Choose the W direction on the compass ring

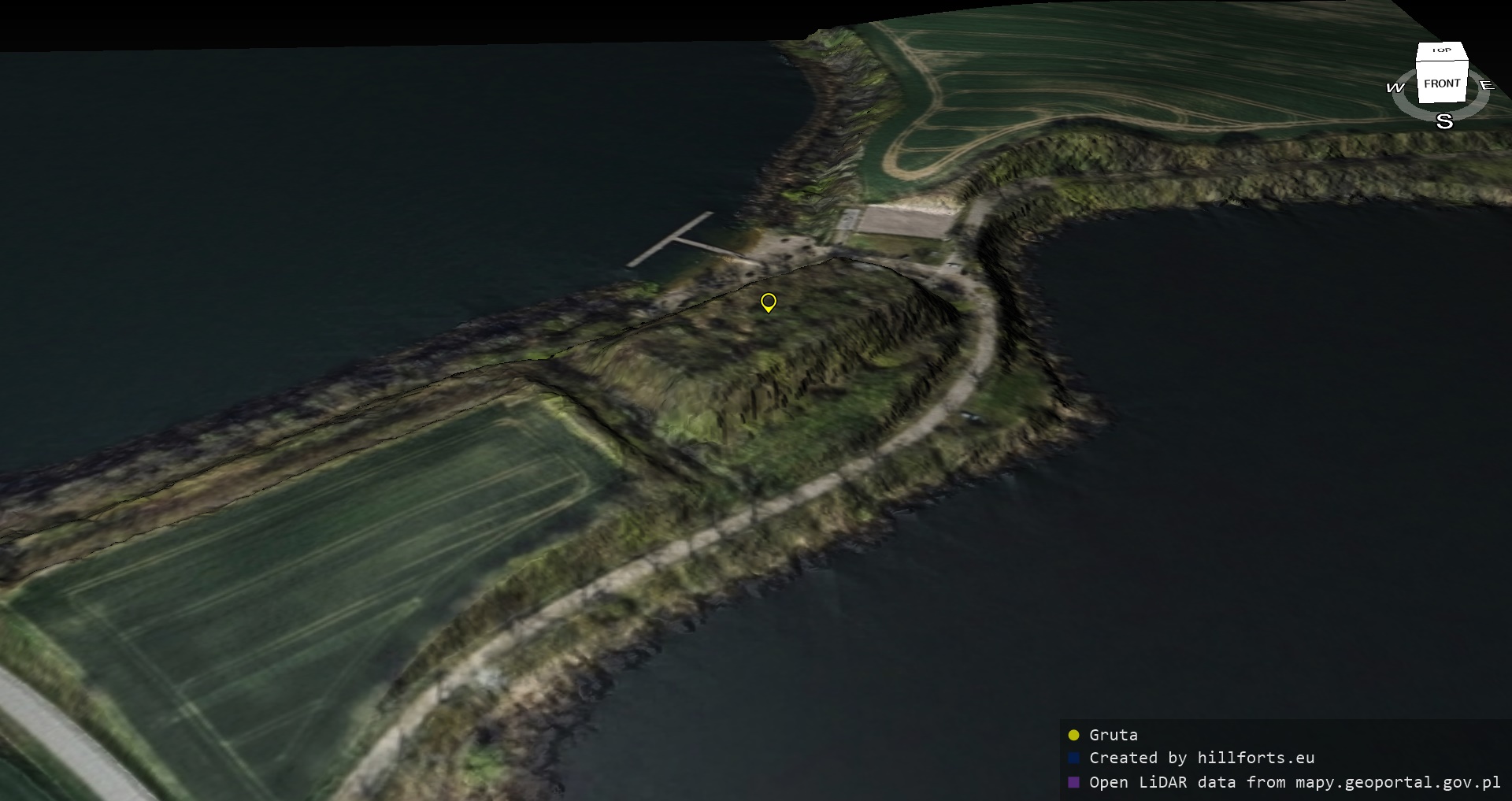[x=1395, y=87]
